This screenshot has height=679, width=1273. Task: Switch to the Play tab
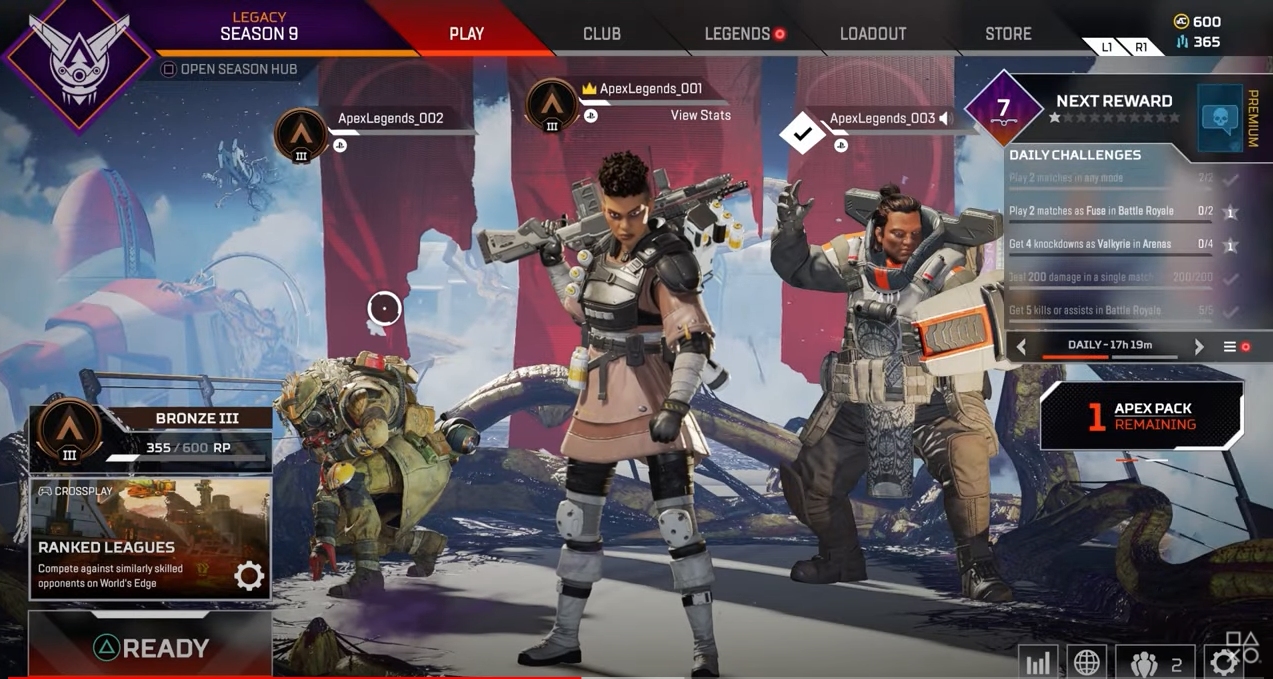466,33
